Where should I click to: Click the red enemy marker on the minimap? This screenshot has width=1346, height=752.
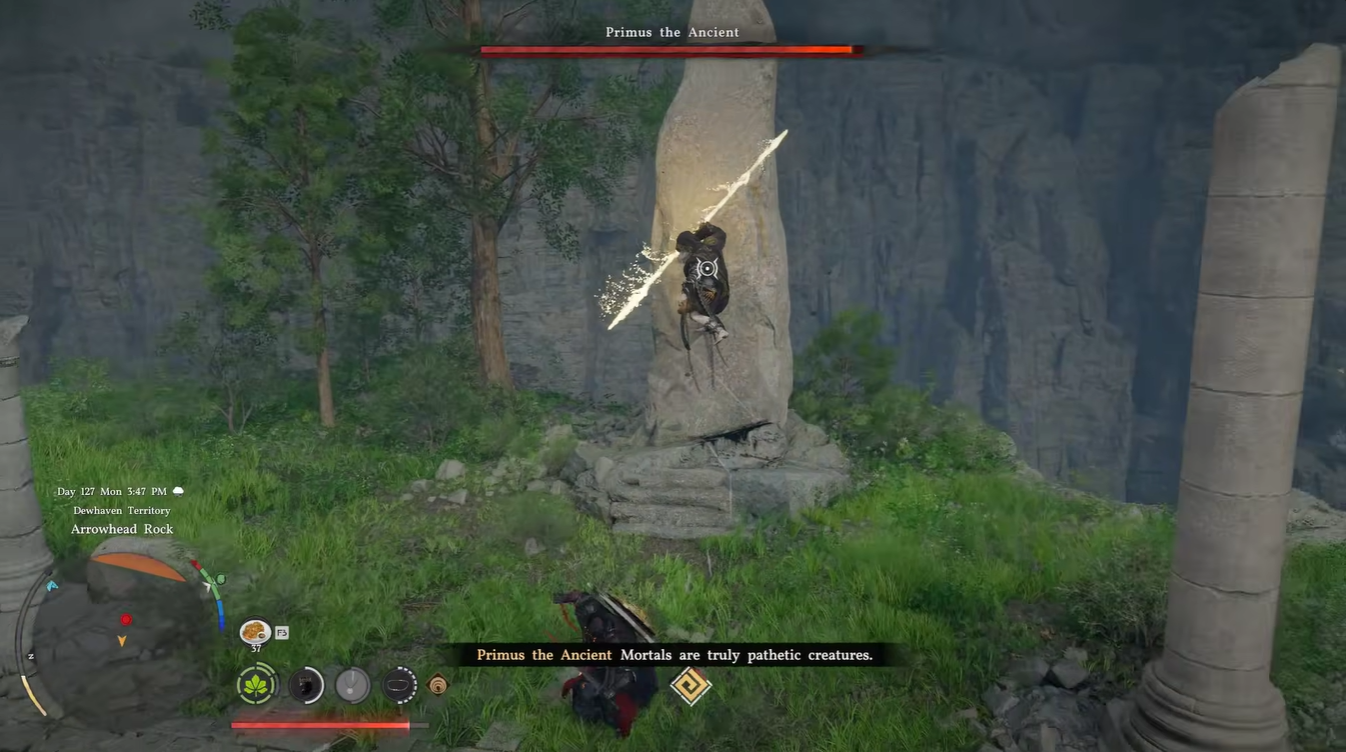[126, 620]
